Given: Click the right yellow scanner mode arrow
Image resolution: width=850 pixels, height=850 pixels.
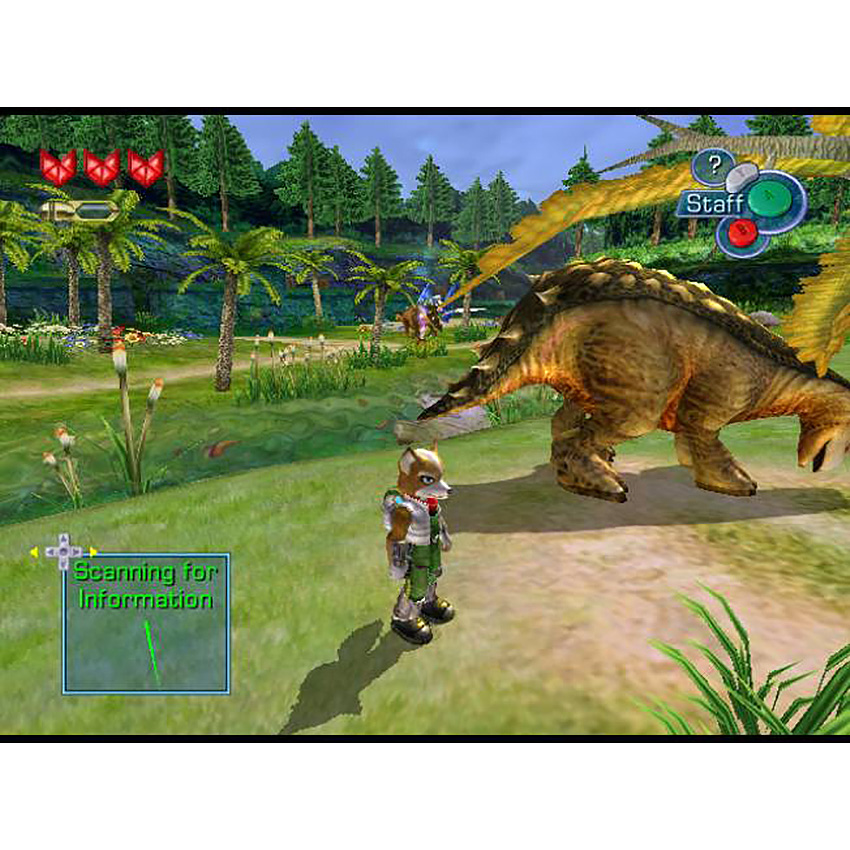Looking at the screenshot, I should (x=93, y=551).
